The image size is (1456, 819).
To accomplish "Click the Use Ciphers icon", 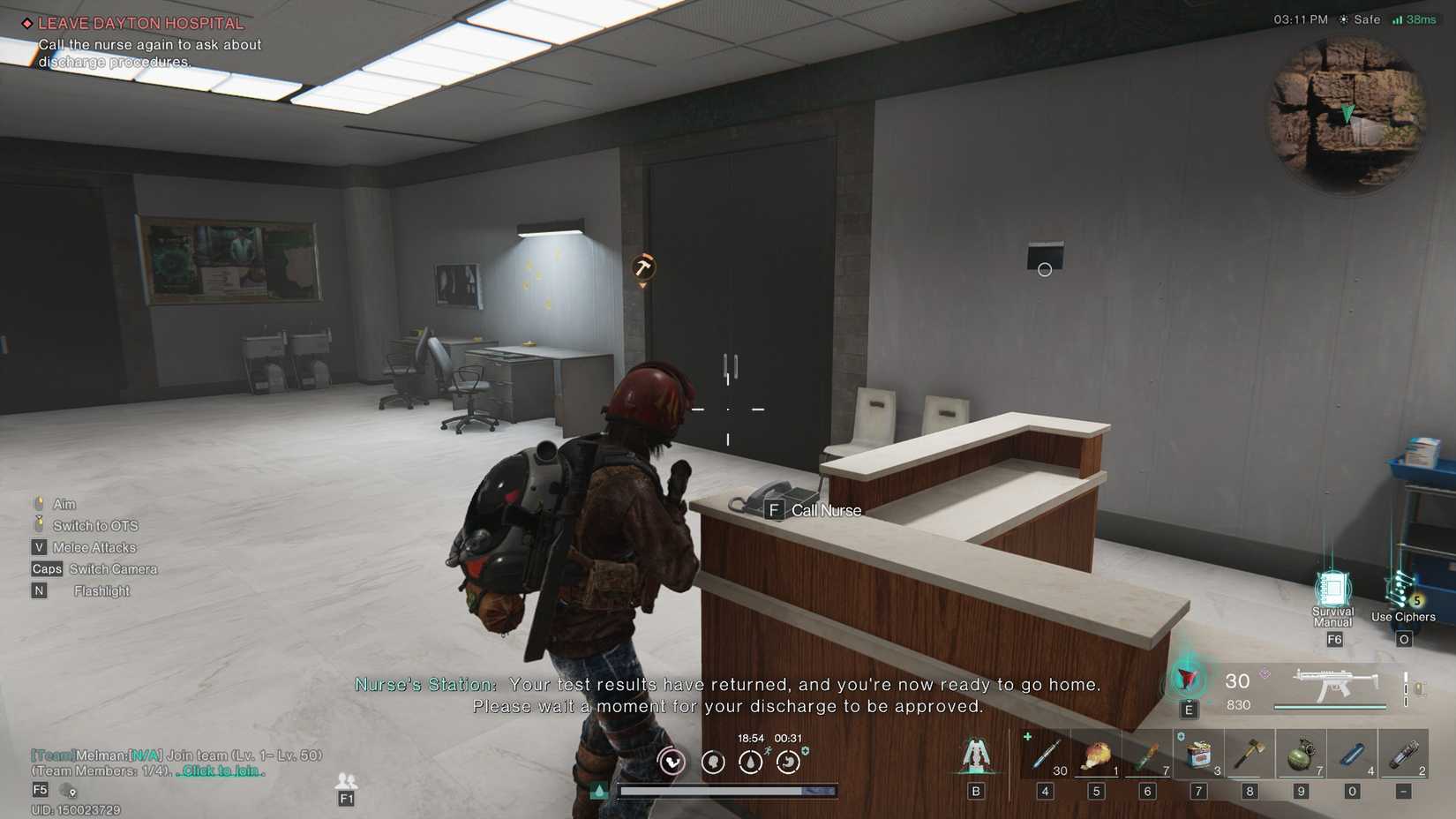I will 1402,587.
